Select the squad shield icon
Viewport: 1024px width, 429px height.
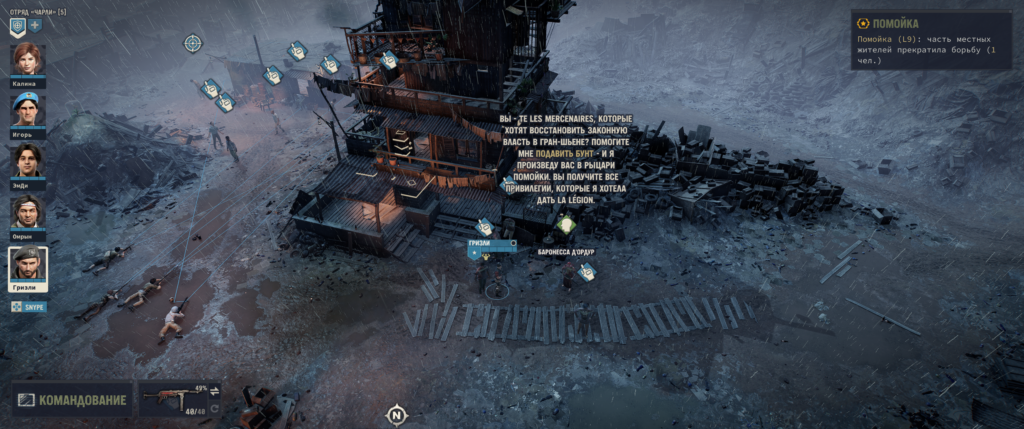[x=17, y=25]
